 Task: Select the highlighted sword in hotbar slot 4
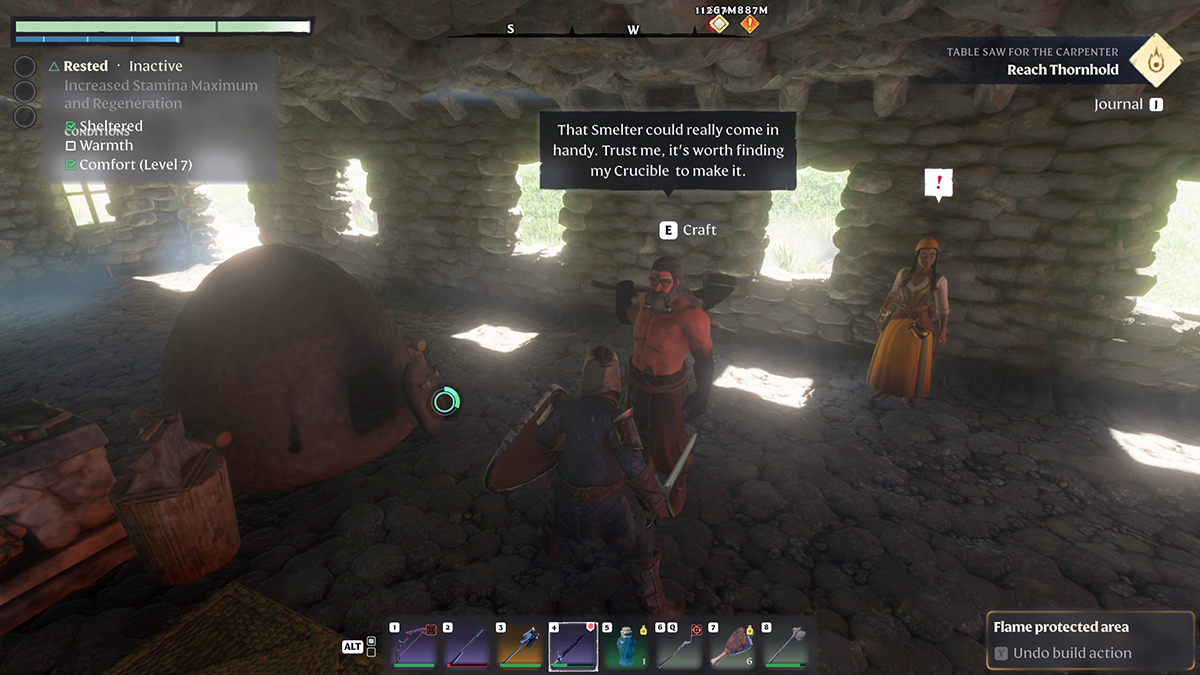tap(573, 646)
